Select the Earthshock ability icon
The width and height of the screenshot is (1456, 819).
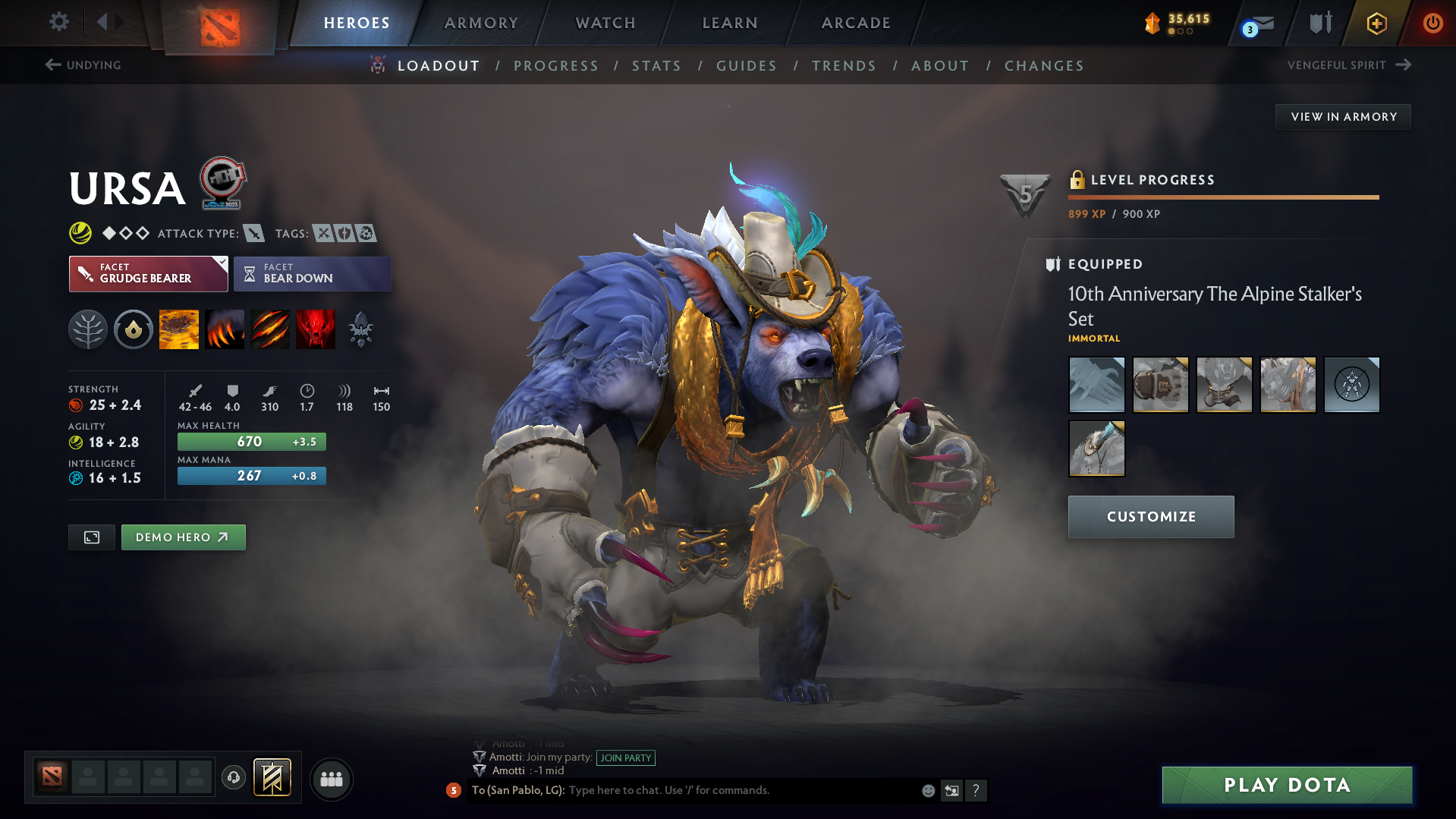pos(179,329)
